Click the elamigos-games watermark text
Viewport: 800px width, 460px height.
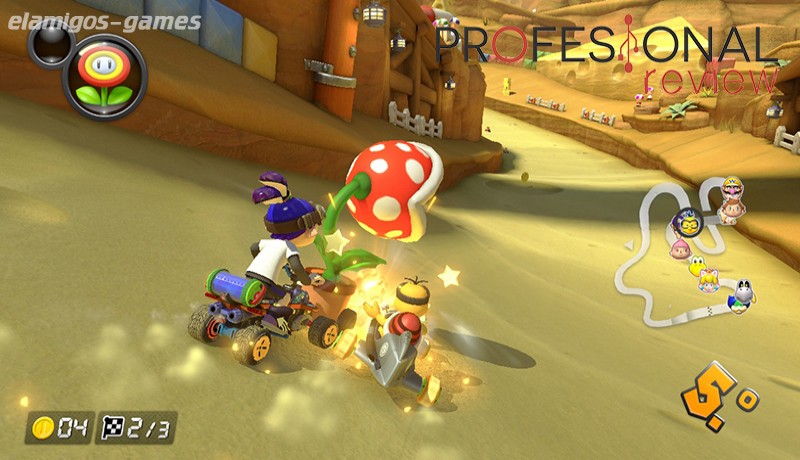tap(101, 21)
